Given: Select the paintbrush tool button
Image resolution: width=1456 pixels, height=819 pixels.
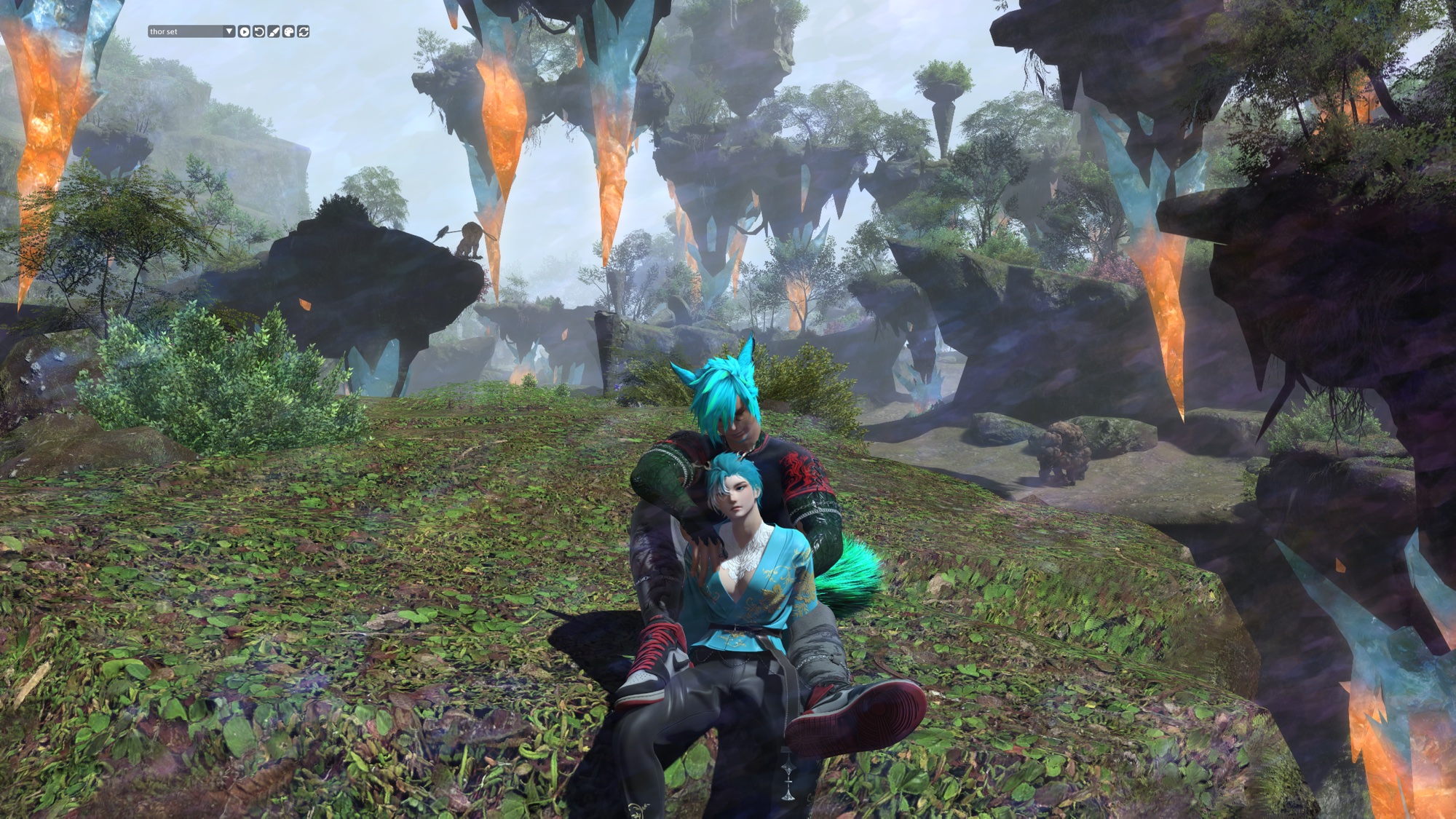Looking at the screenshot, I should pos(274,32).
